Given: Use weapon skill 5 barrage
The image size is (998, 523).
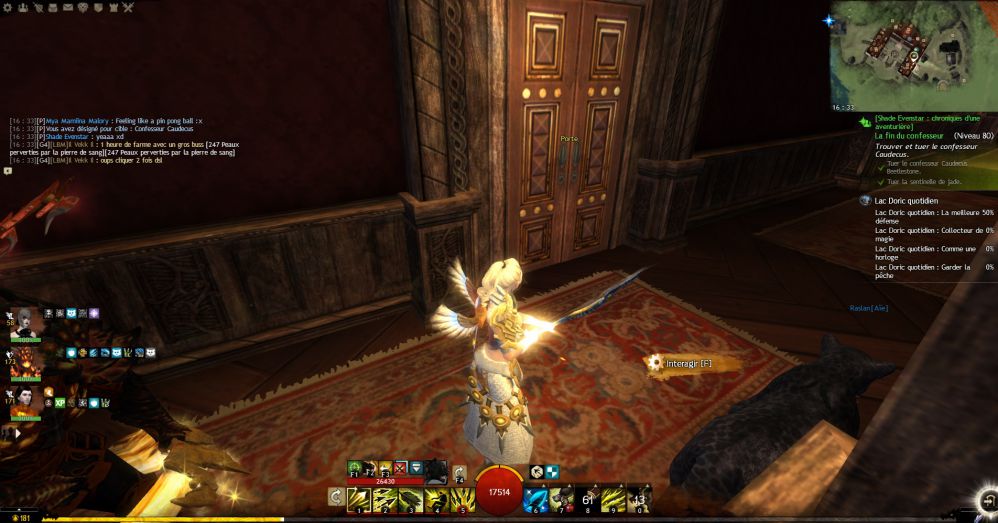Looking at the screenshot, I should [x=461, y=497].
